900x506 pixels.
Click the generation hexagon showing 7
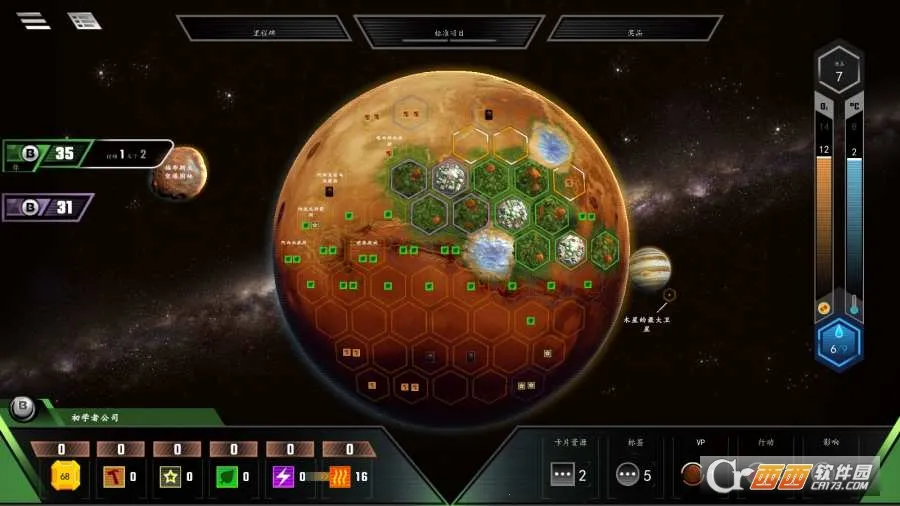[x=839, y=72]
